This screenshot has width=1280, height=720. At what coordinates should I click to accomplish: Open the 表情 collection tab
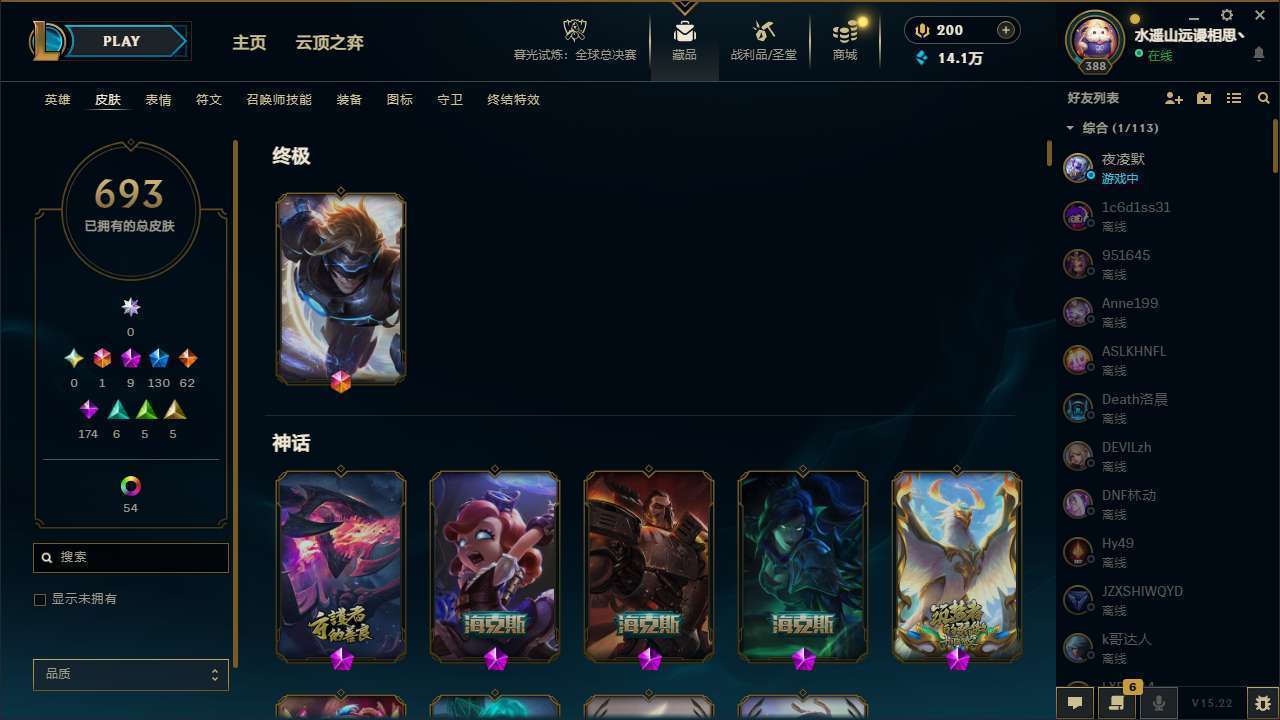[157, 99]
